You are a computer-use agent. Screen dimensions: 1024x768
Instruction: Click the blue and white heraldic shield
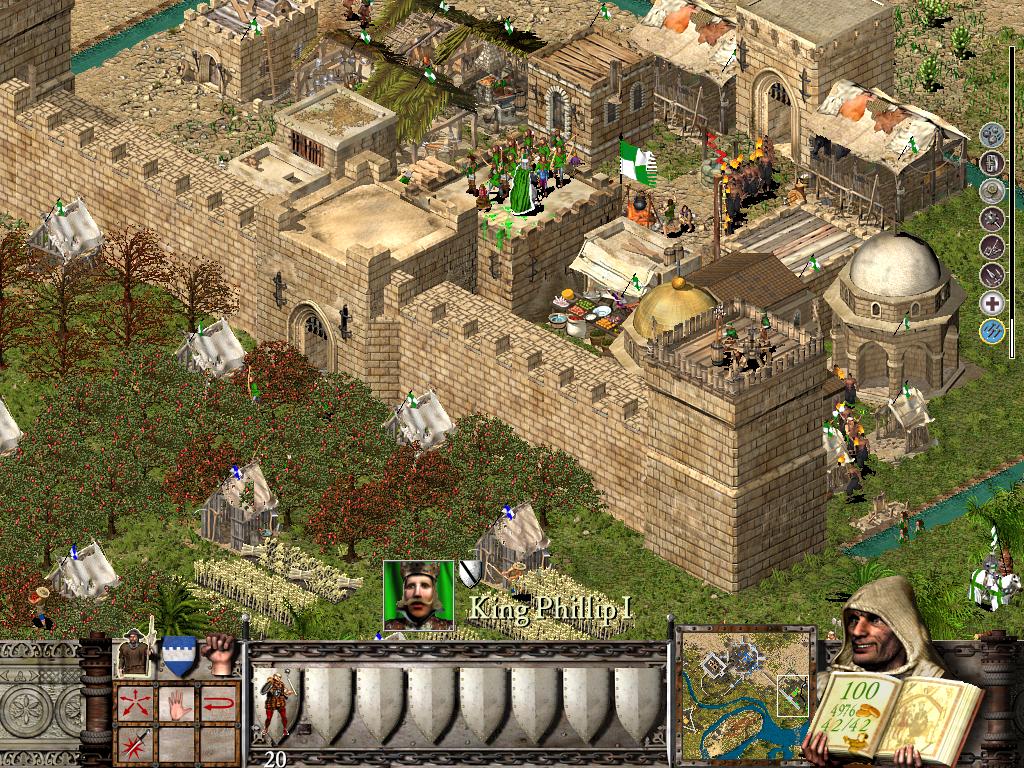179,655
